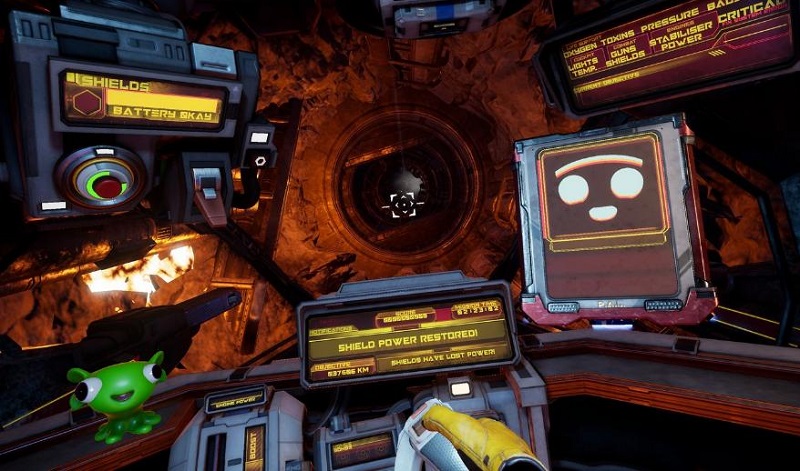Select the Shields battery status display
800x471 pixels.
[142, 99]
